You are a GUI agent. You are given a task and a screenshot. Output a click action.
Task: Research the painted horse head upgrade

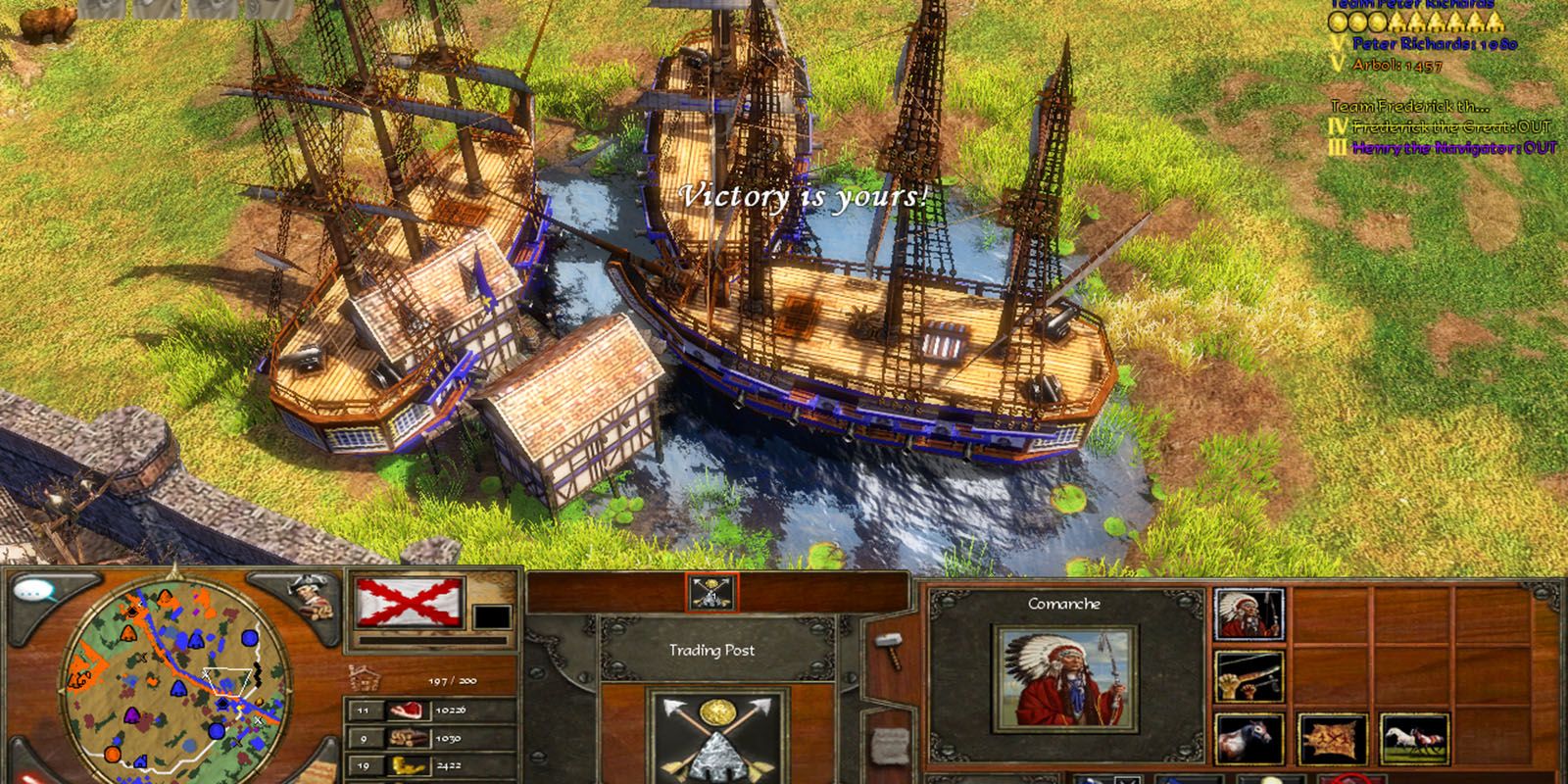tap(1249, 740)
